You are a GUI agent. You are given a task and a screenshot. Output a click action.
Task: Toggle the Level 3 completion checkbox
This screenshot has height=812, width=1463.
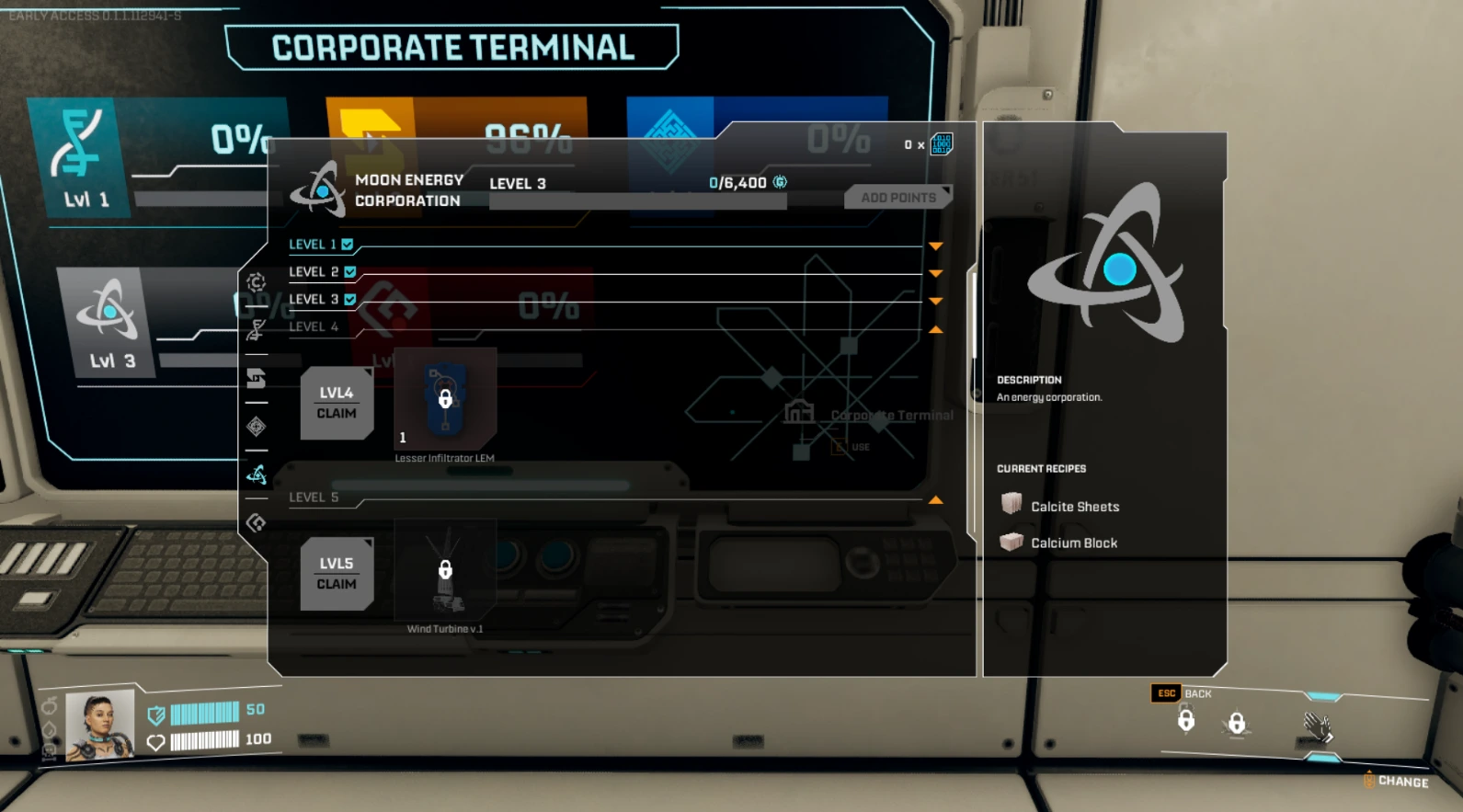(x=349, y=299)
